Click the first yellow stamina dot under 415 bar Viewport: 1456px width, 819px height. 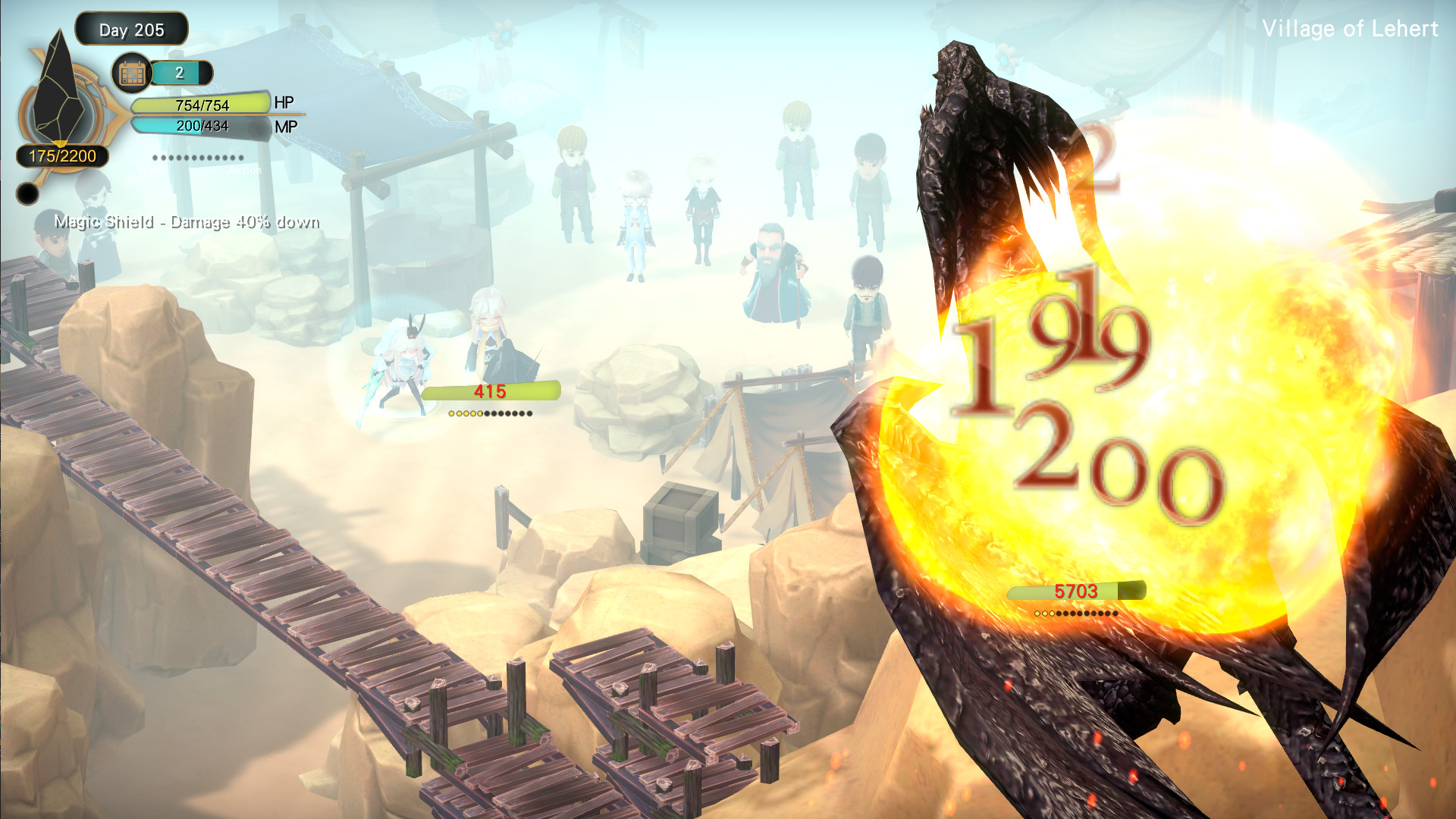click(453, 413)
